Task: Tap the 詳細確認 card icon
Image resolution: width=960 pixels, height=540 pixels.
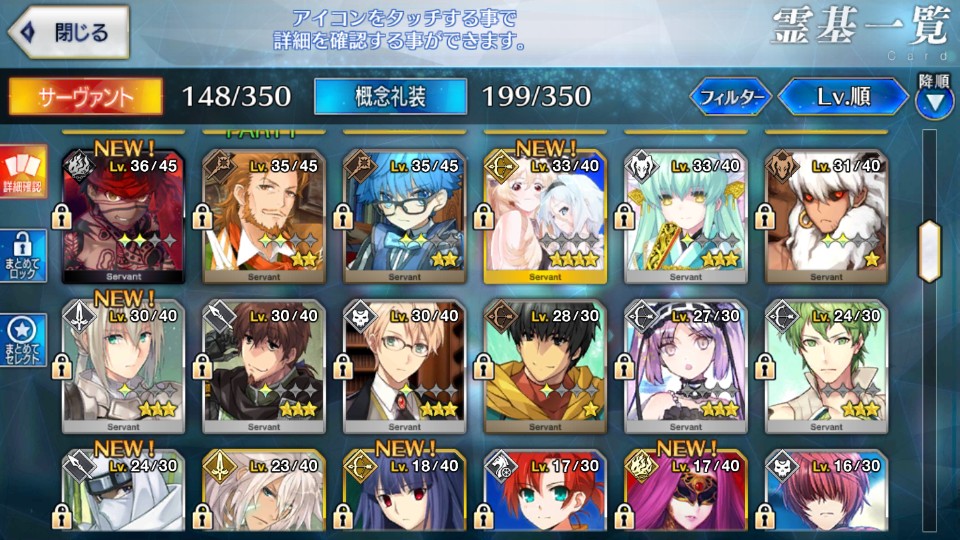Action: pyautogui.click(x=24, y=170)
